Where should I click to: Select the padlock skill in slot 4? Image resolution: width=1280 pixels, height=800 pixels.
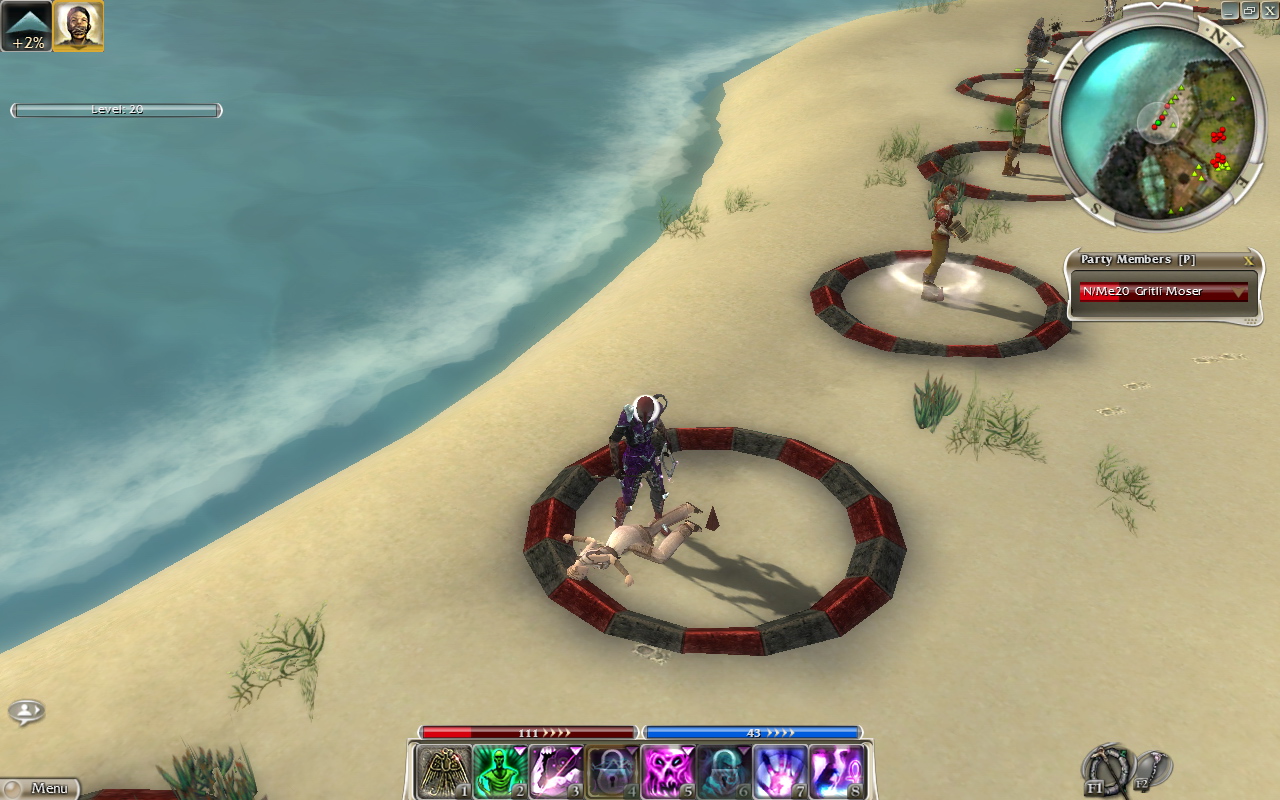(x=612, y=772)
